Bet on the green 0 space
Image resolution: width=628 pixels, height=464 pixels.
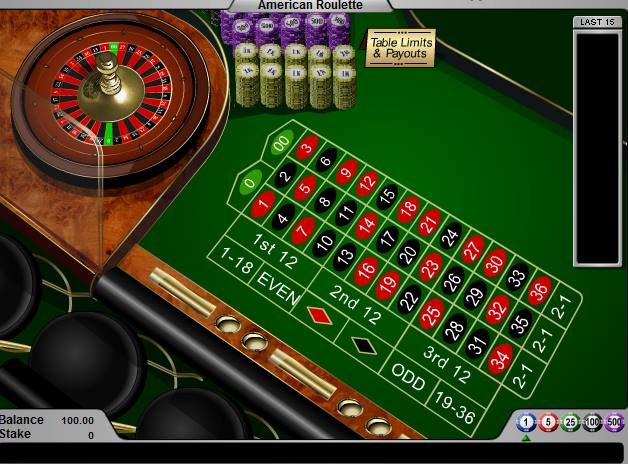(249, 182)
